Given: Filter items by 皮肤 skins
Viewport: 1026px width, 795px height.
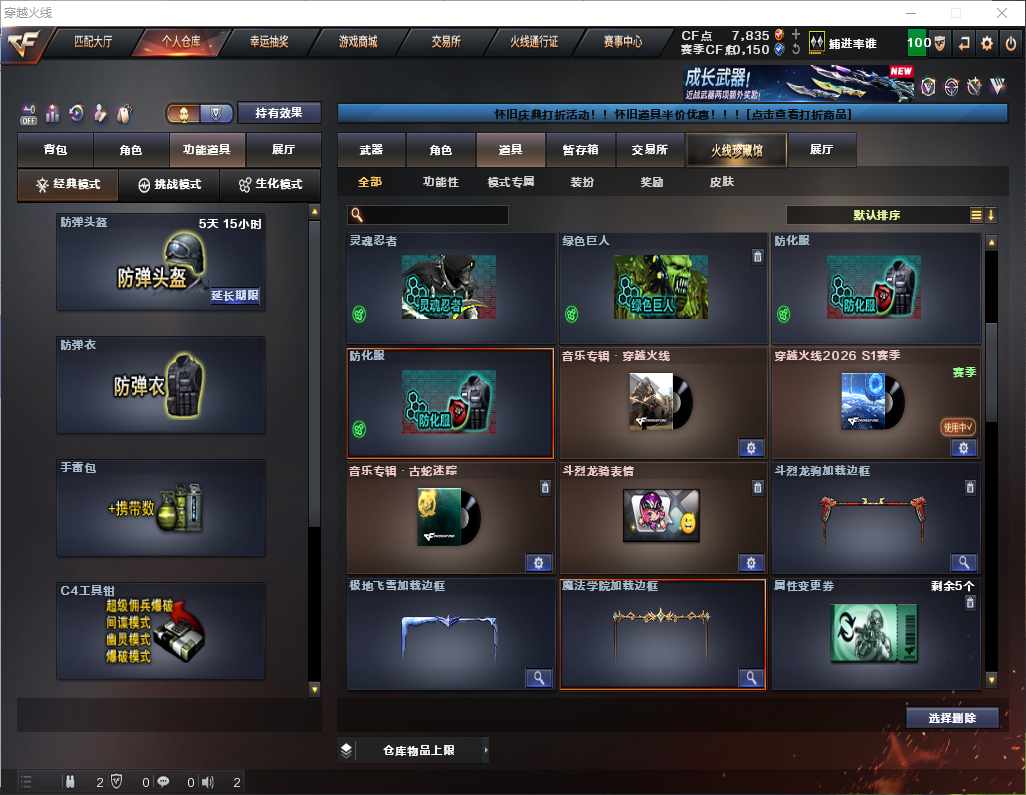Looking at the screenshot, I should tap(721, 182).
